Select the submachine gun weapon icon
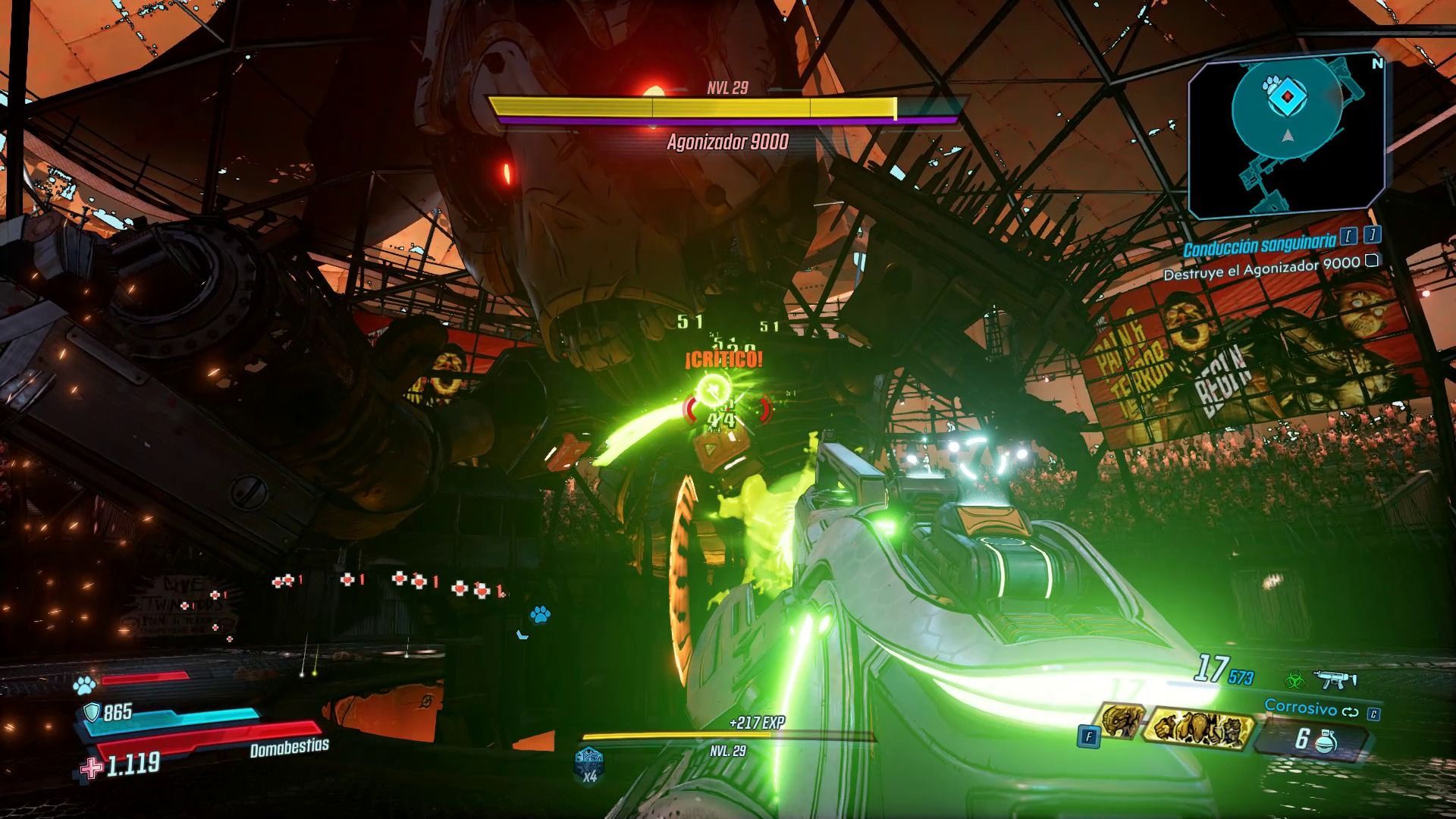Screen dimensions: 1456x819 tap(1335, 679)
